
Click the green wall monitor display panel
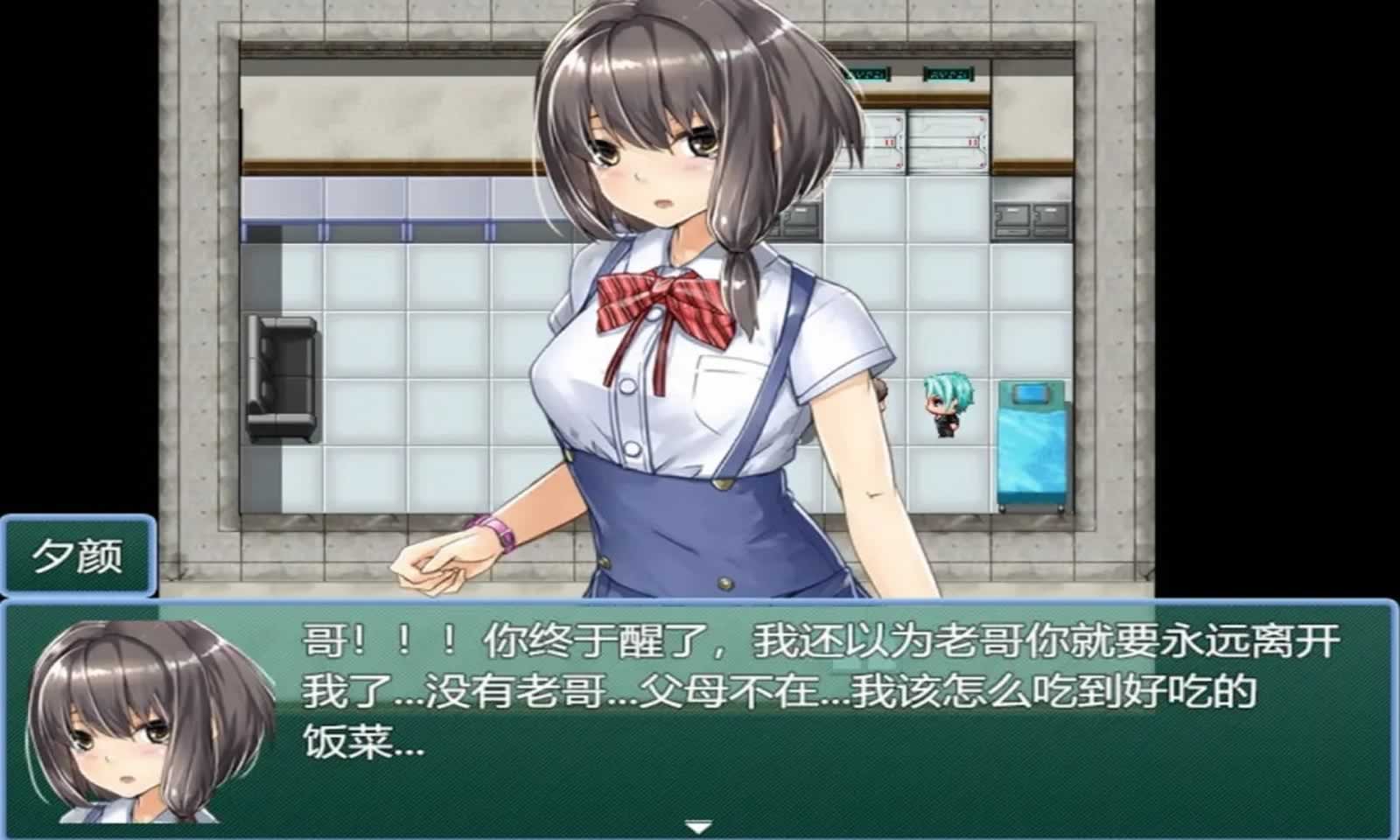[866, 74]
